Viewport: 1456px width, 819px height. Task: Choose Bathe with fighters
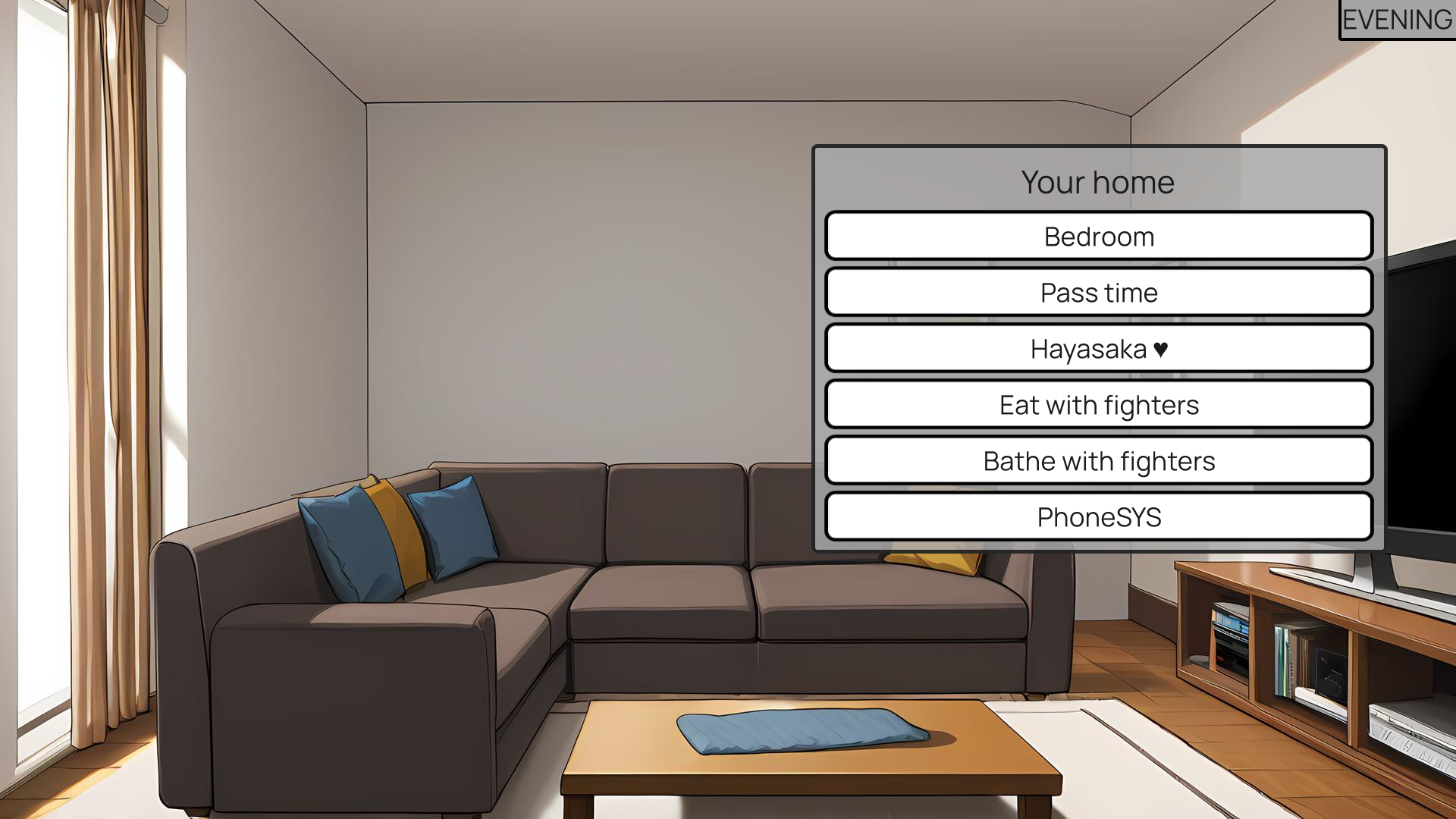click(1098, 460)
